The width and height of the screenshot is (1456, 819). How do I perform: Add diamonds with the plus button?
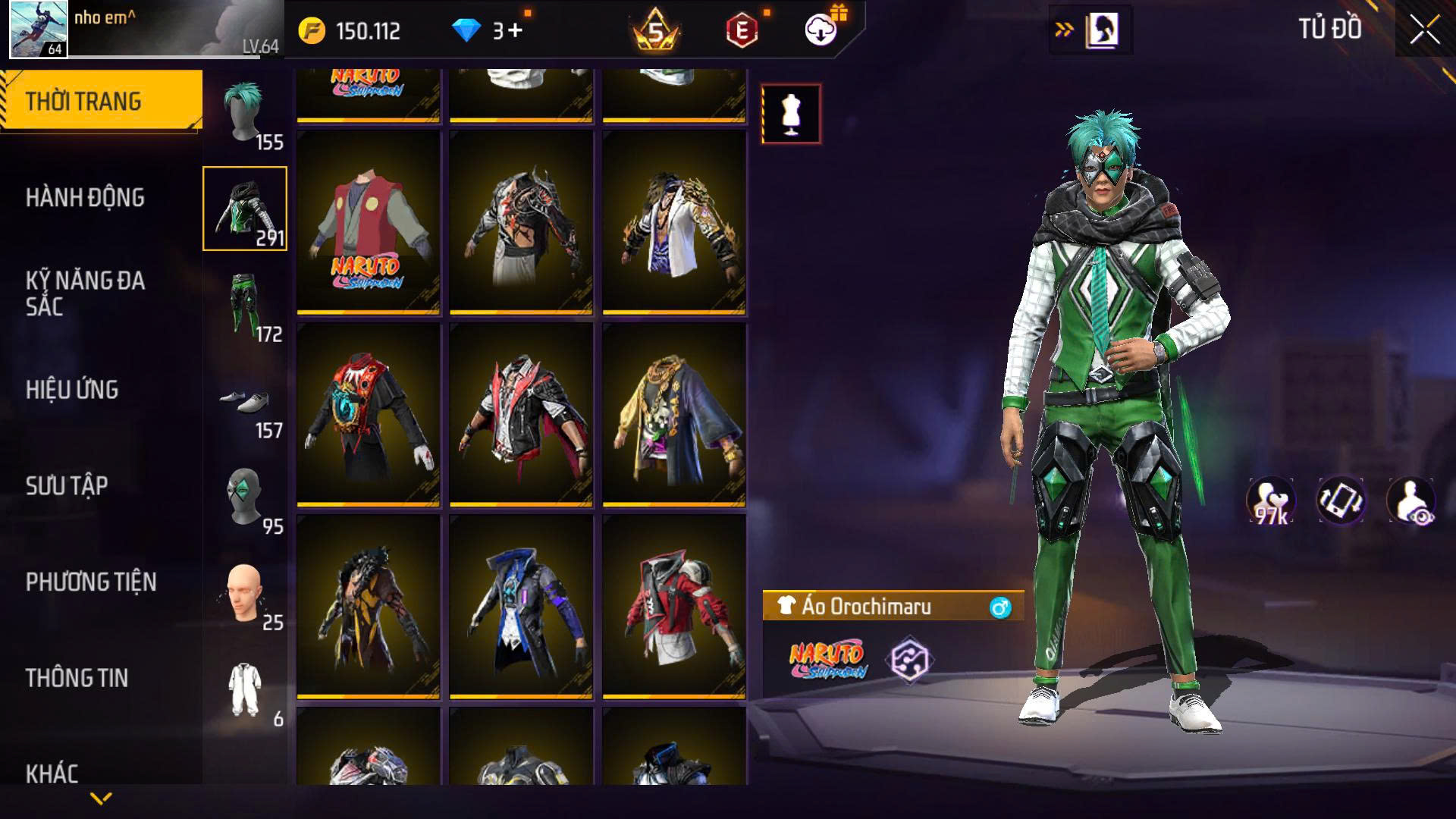(x=516, y=31)
